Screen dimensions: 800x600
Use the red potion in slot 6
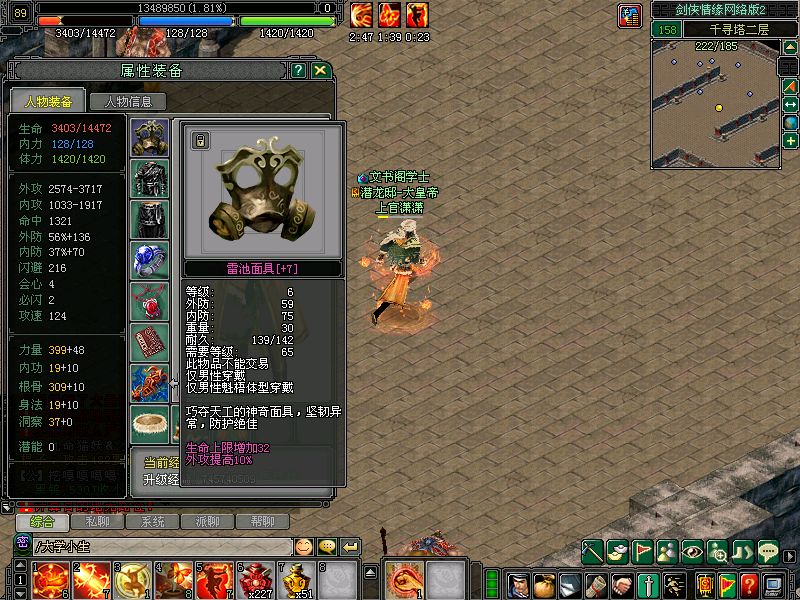[x=258, y=580]
